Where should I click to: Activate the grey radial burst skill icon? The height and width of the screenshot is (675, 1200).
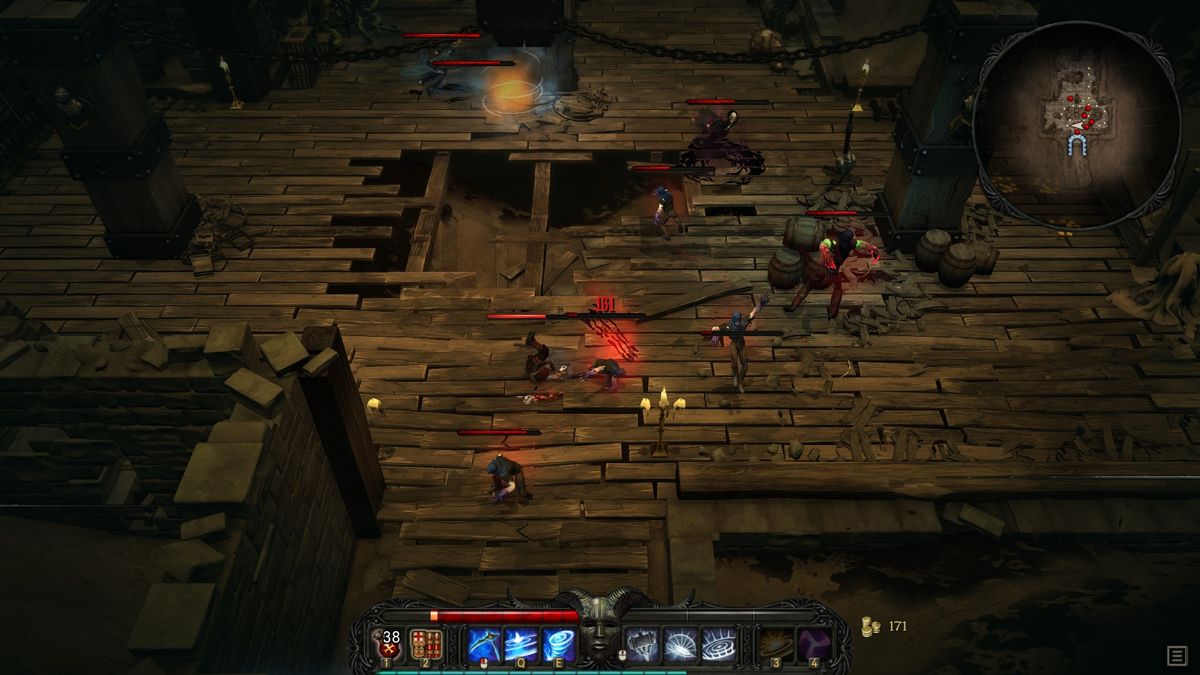coord(680,644)
